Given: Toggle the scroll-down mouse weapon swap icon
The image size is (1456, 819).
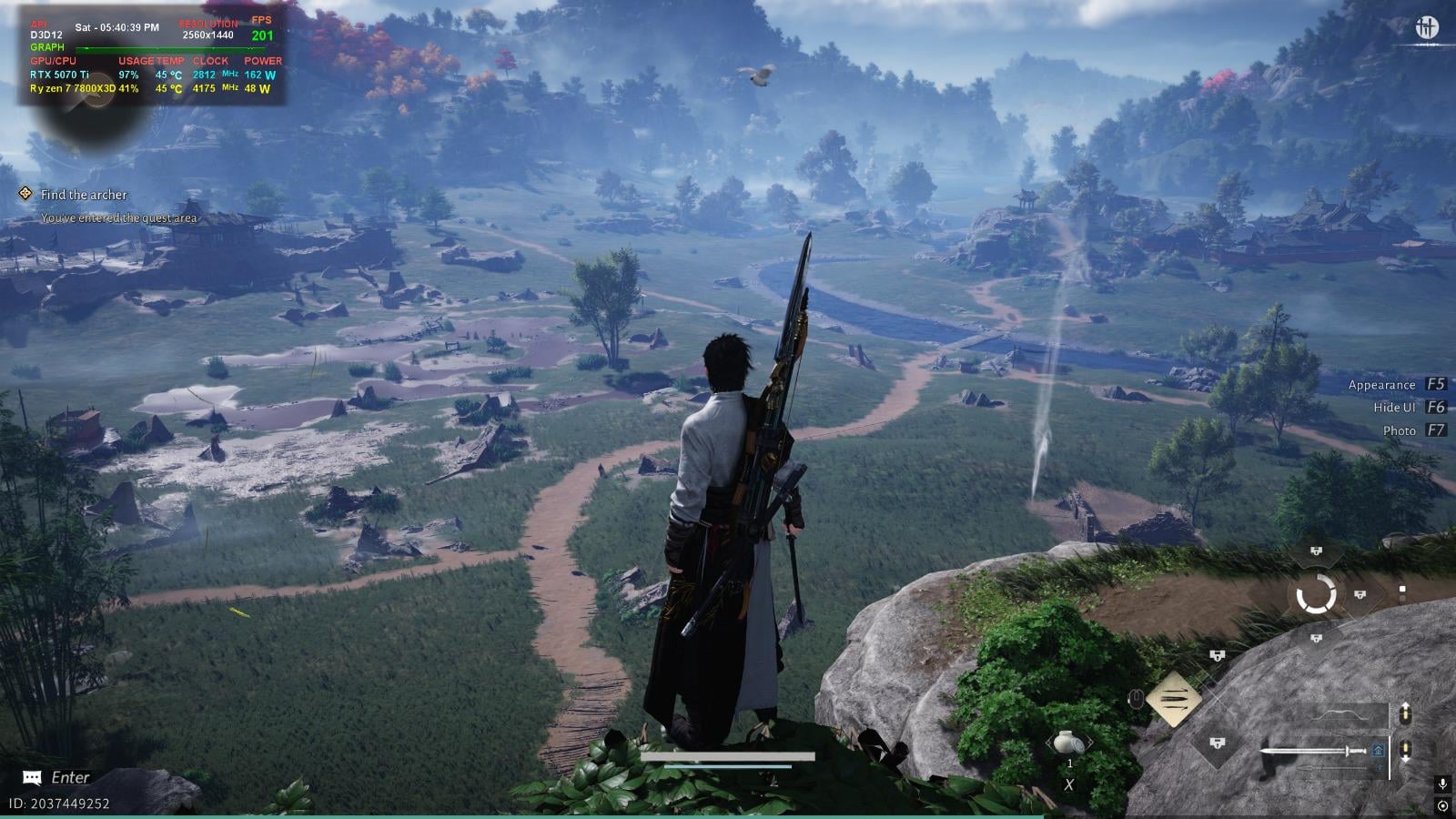Looking at the screenshot, I should pyautogui.click(x=1405, y=749).
